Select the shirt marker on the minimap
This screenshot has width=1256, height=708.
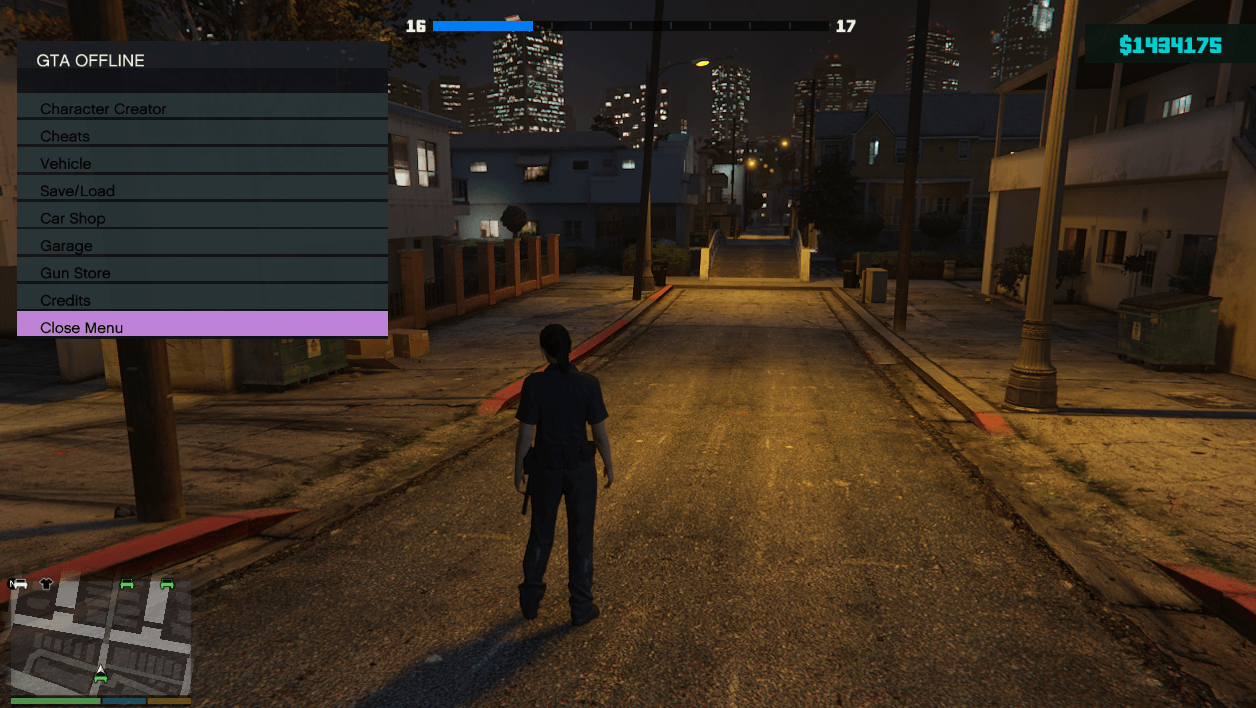(x=46, y=584)
